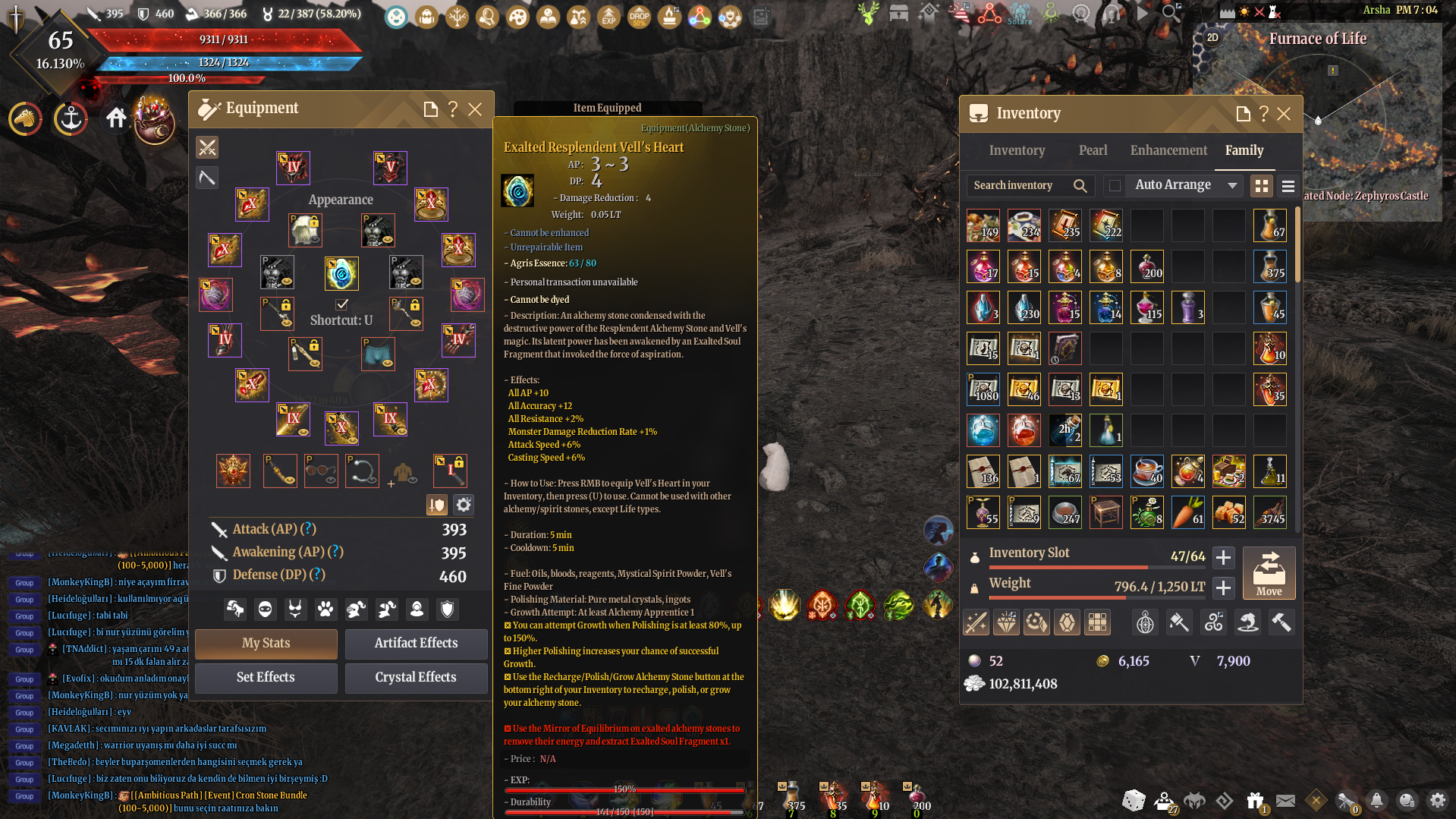The width and height of the screenshot is (1456, 819).
Task: Select the equipped Vell's Heart alchemy stone
Action: click(x=341, y=274)
